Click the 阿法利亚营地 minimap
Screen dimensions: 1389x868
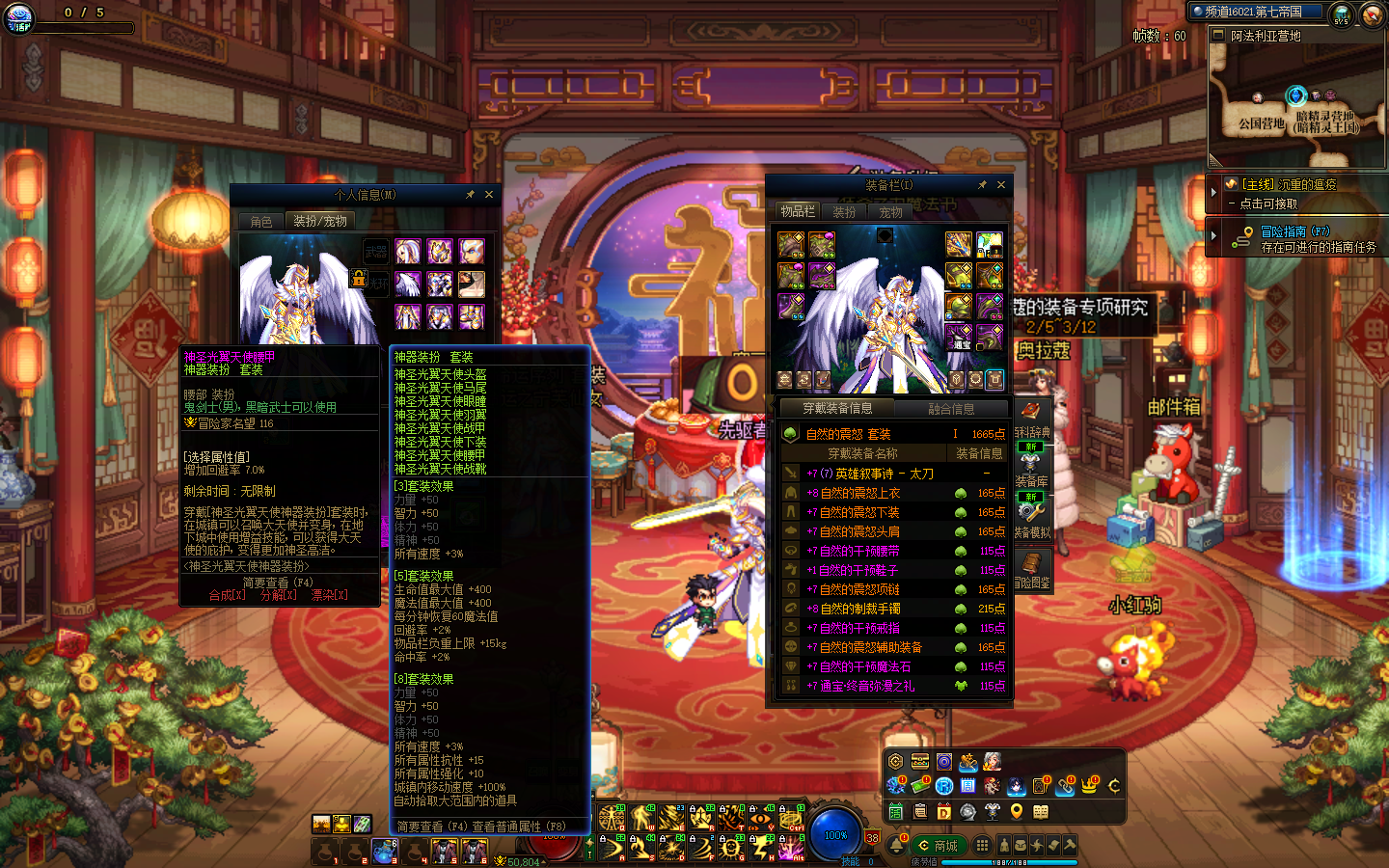(1297, 101)
